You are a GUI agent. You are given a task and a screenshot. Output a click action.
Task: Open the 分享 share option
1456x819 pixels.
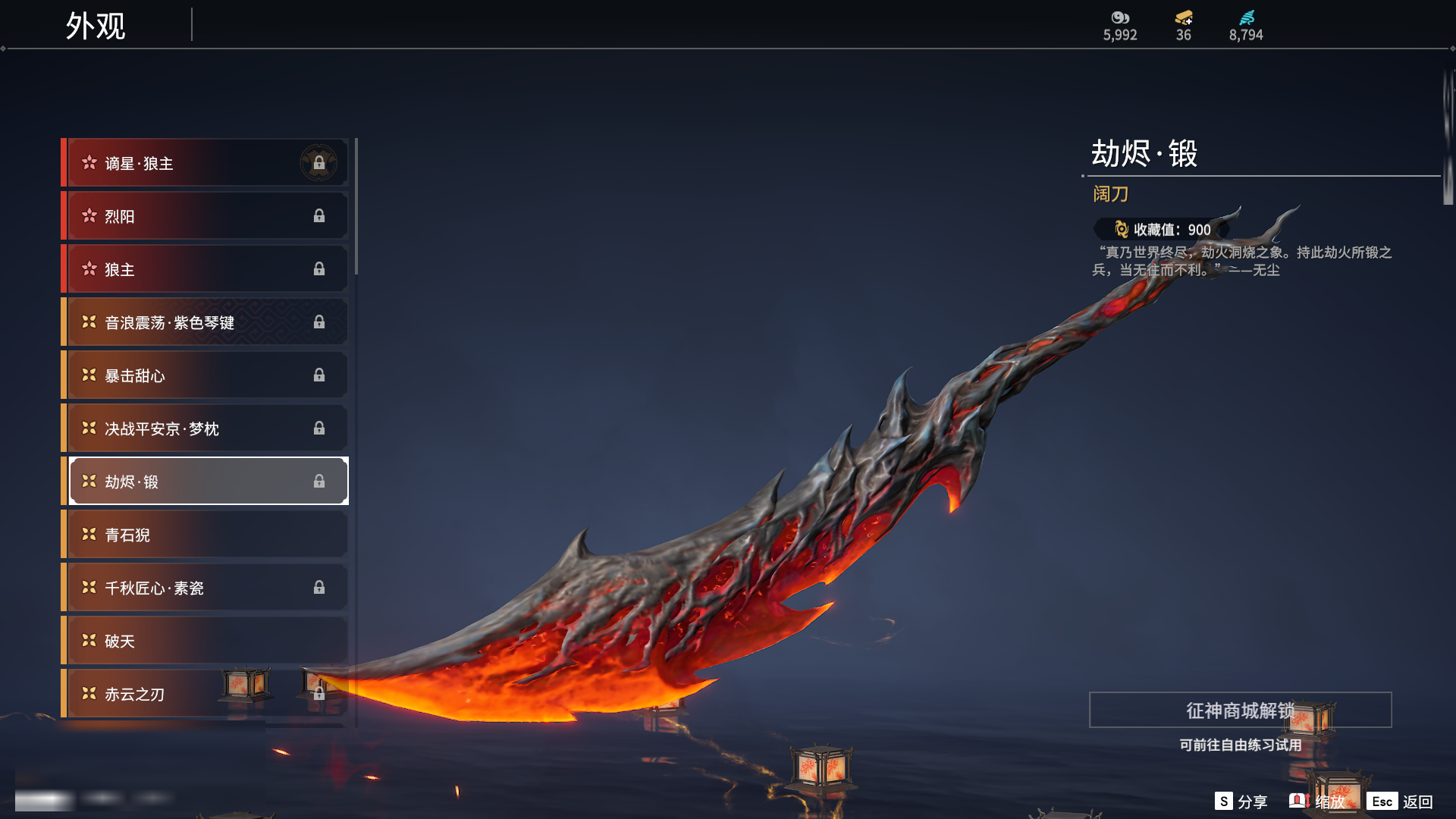click(1241, 802)
